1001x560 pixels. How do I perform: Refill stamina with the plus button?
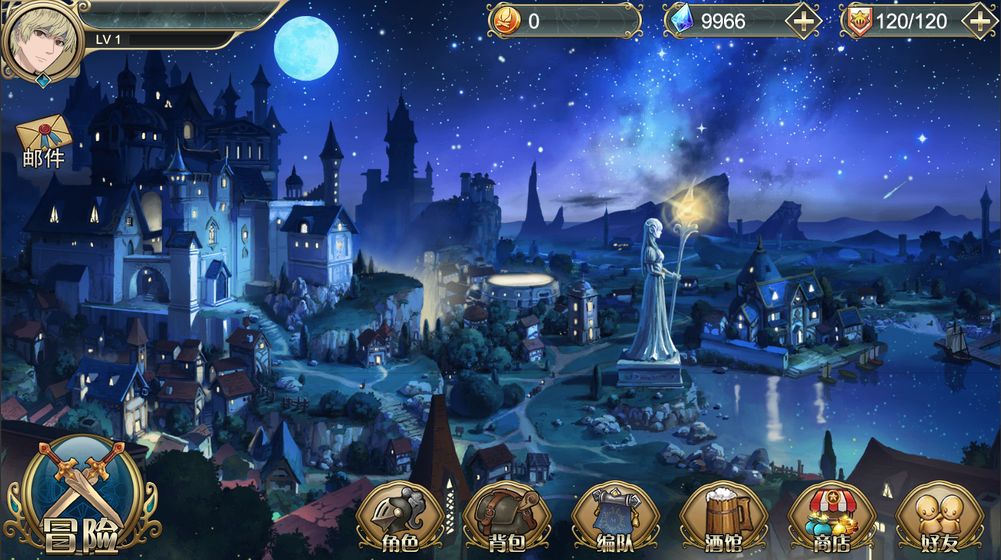(x=979, y=21)
